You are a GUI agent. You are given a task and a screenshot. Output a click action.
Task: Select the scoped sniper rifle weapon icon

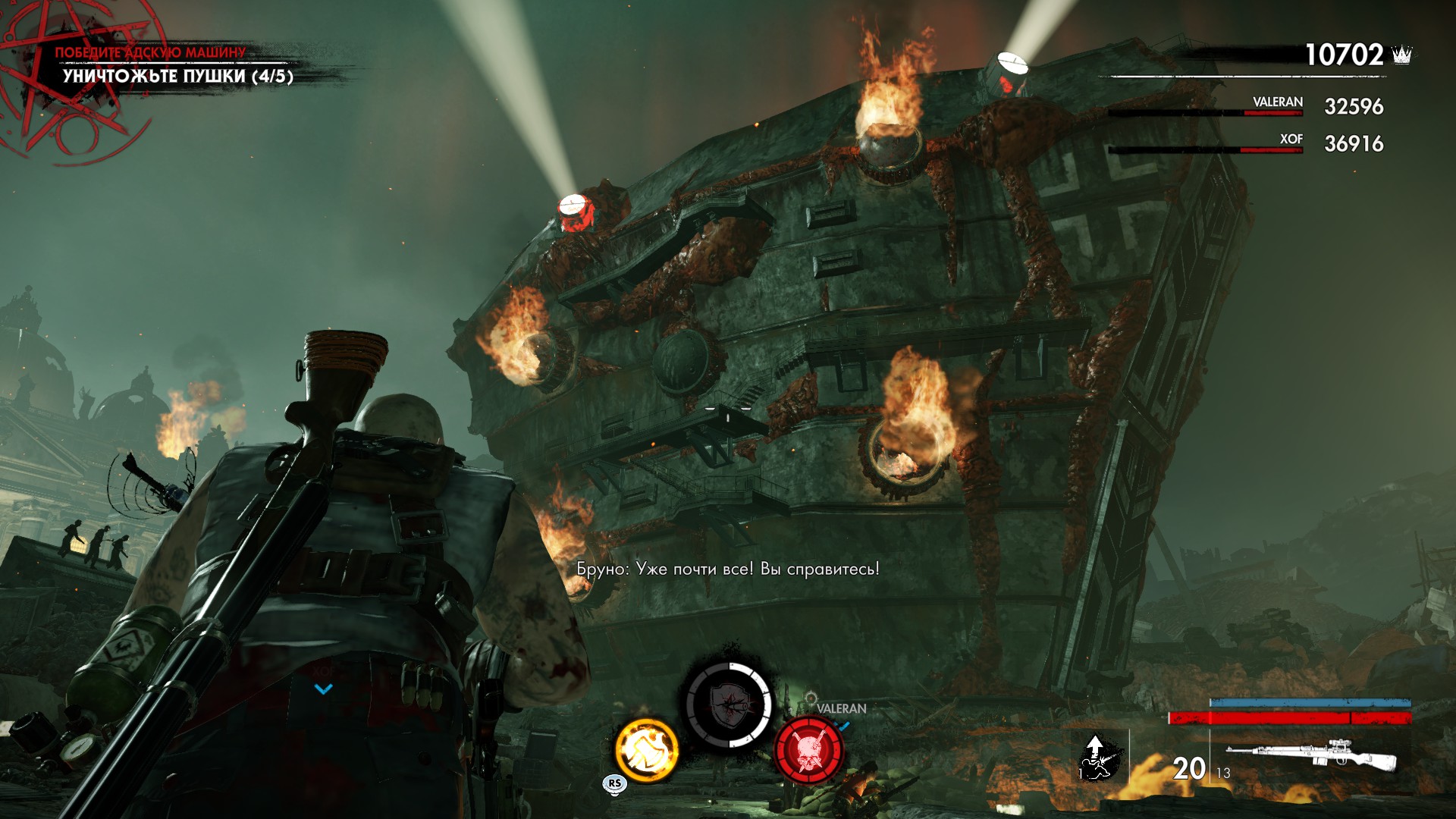[x=1312, y=758]
